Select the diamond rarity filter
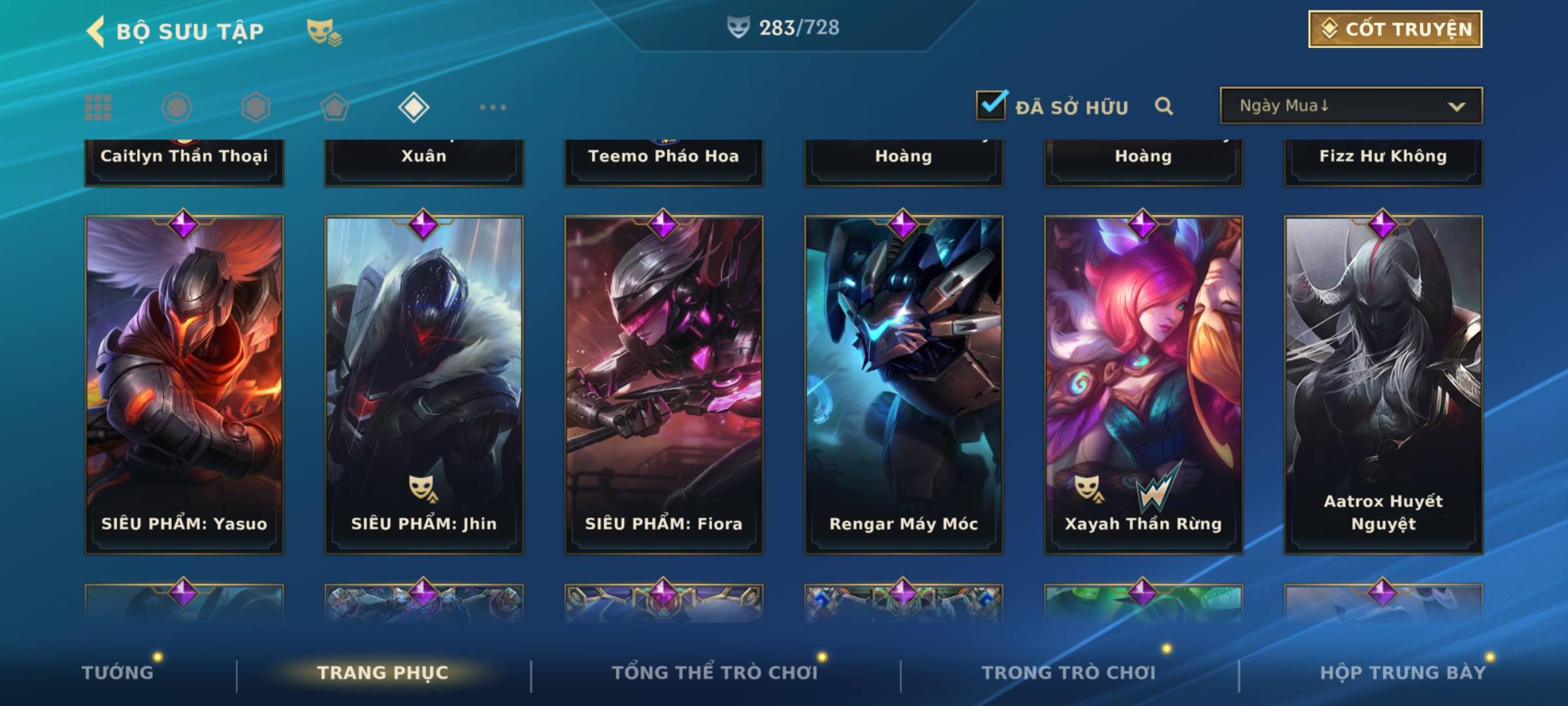Image resolution: width=1568 pixels, height=706 pixels. pyautogui.click(x=414, y=107)
